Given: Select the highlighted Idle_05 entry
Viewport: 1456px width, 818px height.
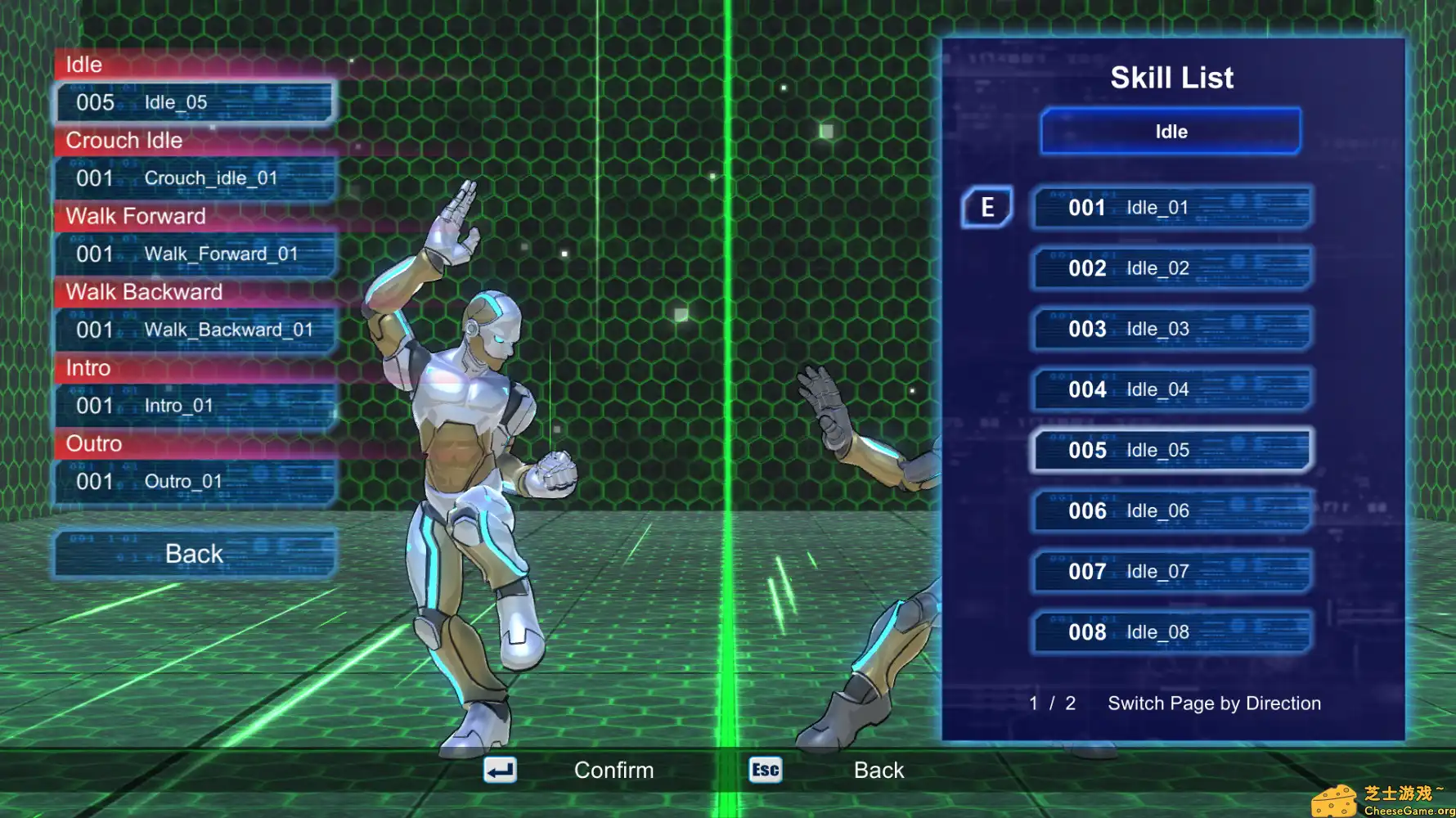Looking at the screenshot, I should [1170, 450].
